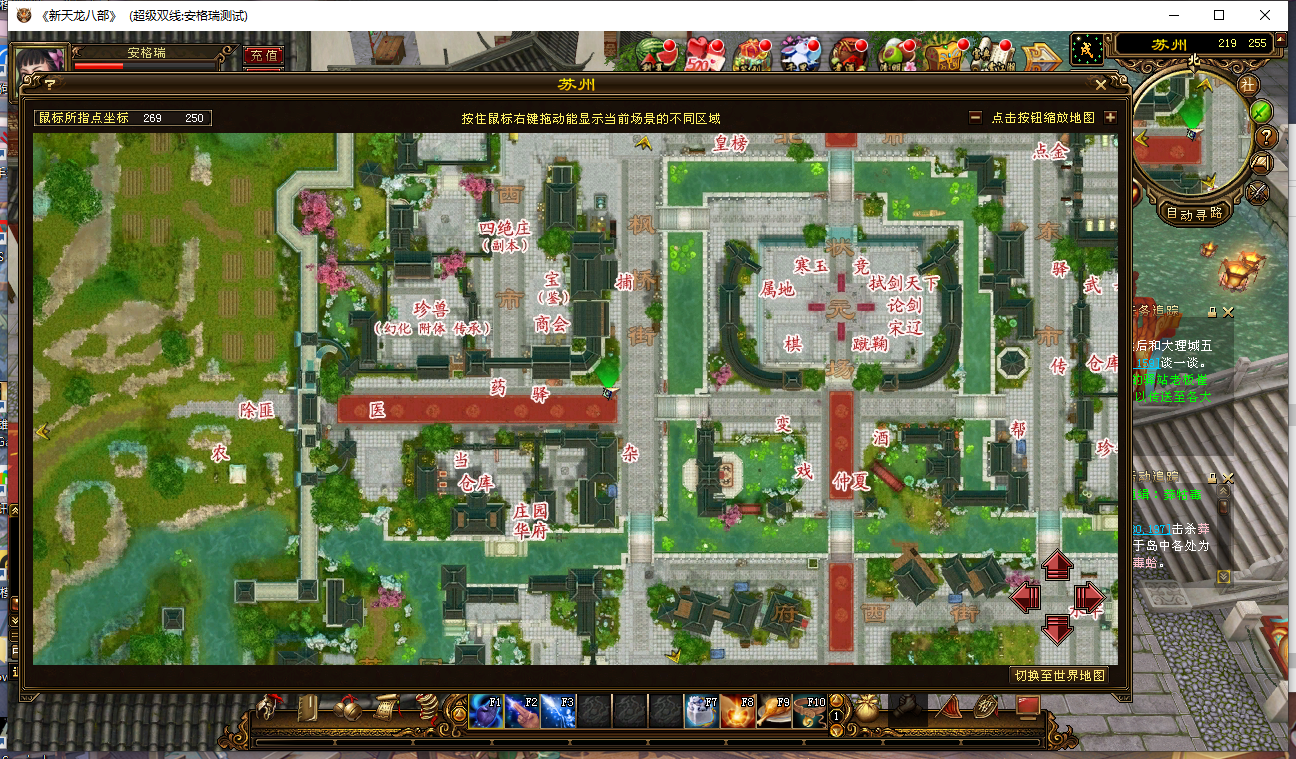Zoom out the map with minus button

click(x=975, y=118)
